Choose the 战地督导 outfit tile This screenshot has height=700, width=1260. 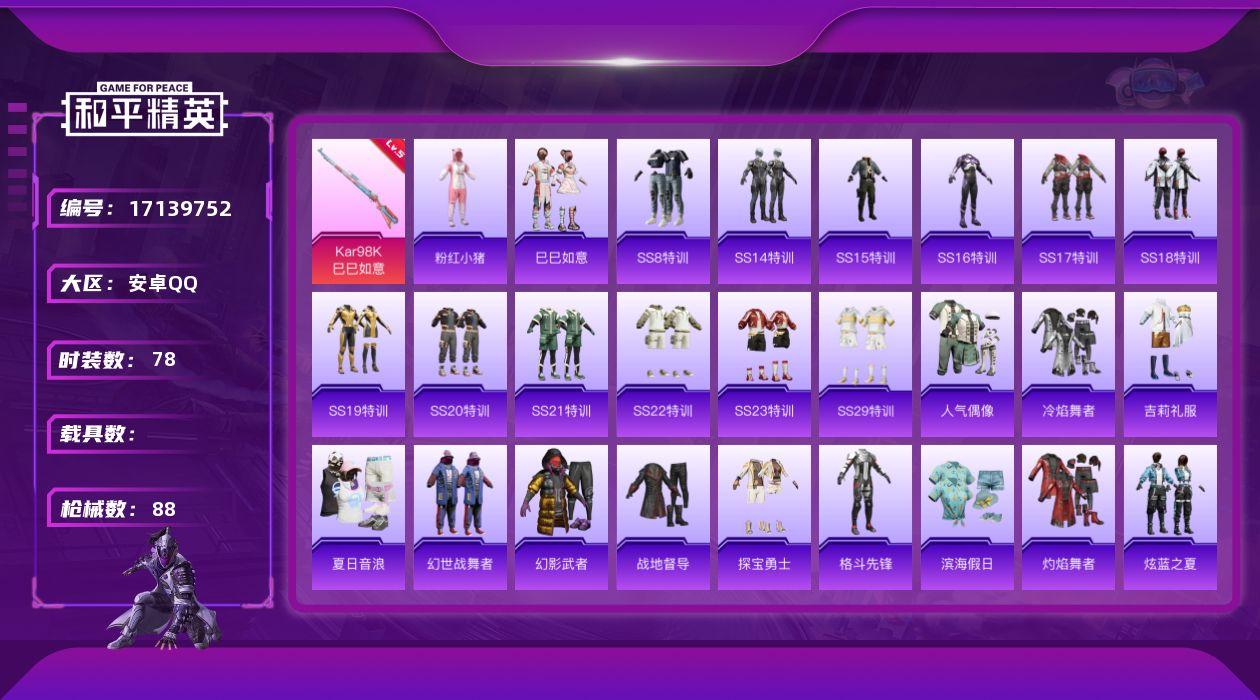tap(663, 517)
